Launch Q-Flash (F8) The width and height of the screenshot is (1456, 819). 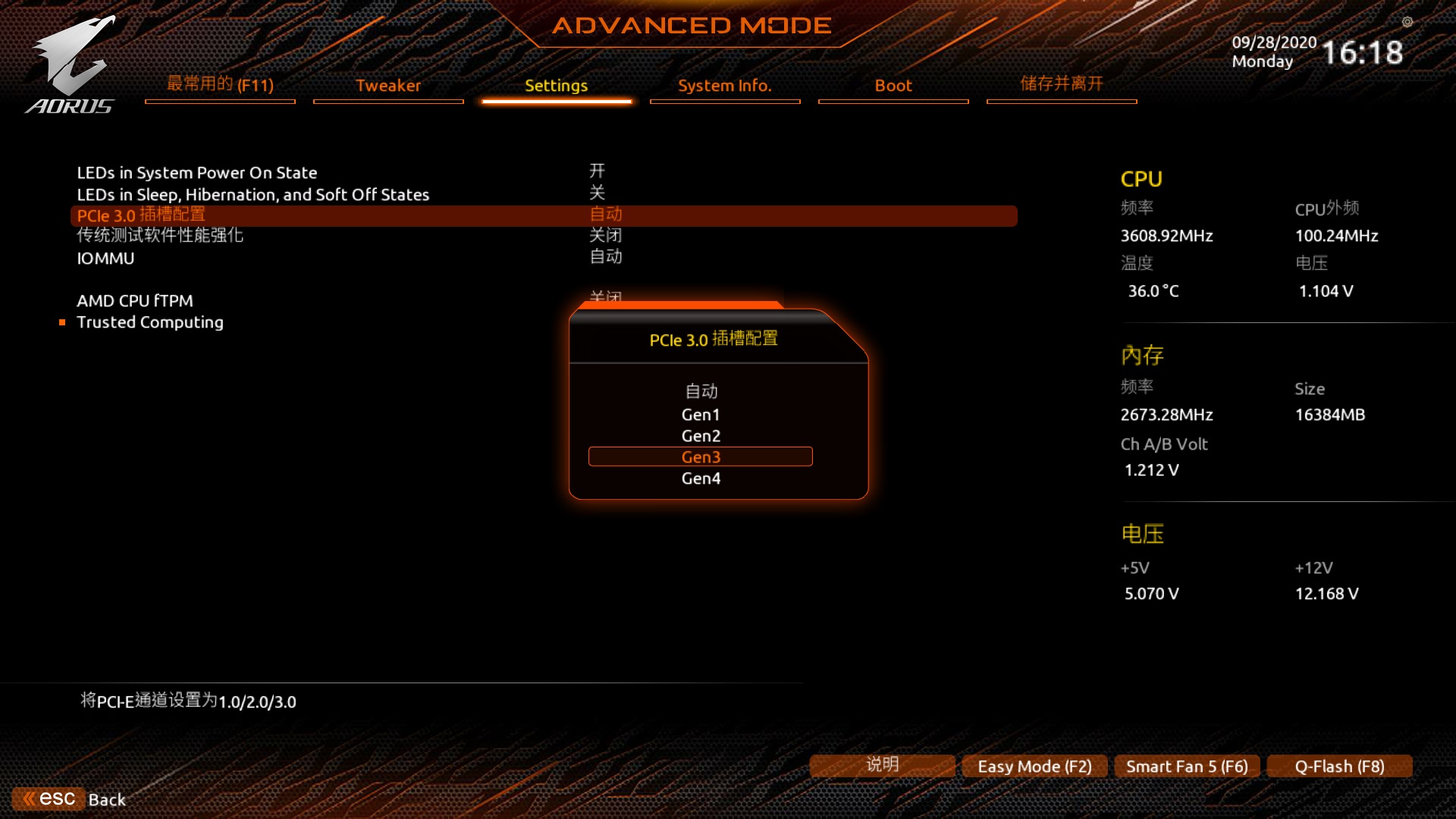pos(1339,766)
